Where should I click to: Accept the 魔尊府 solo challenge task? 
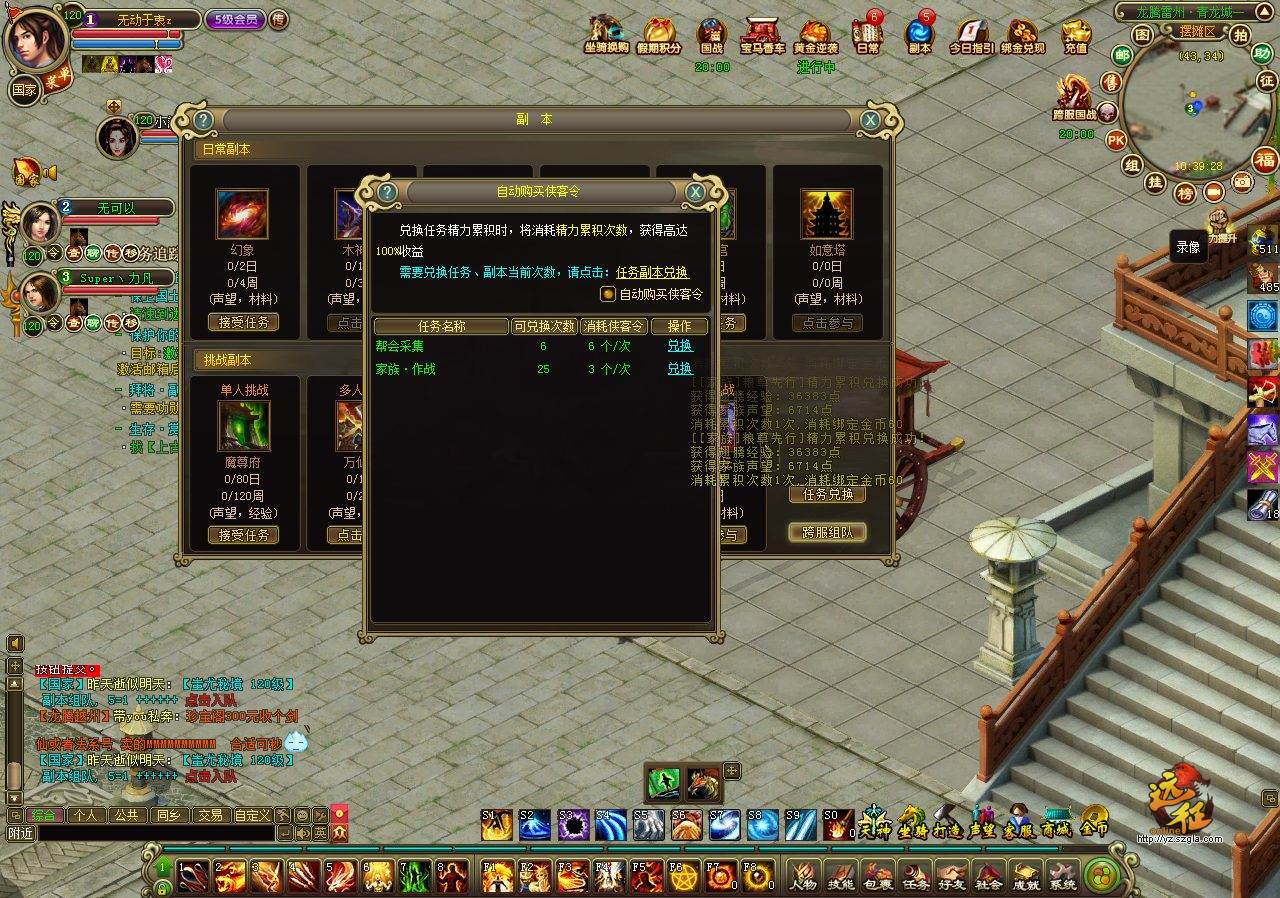[x=243, y=535]
